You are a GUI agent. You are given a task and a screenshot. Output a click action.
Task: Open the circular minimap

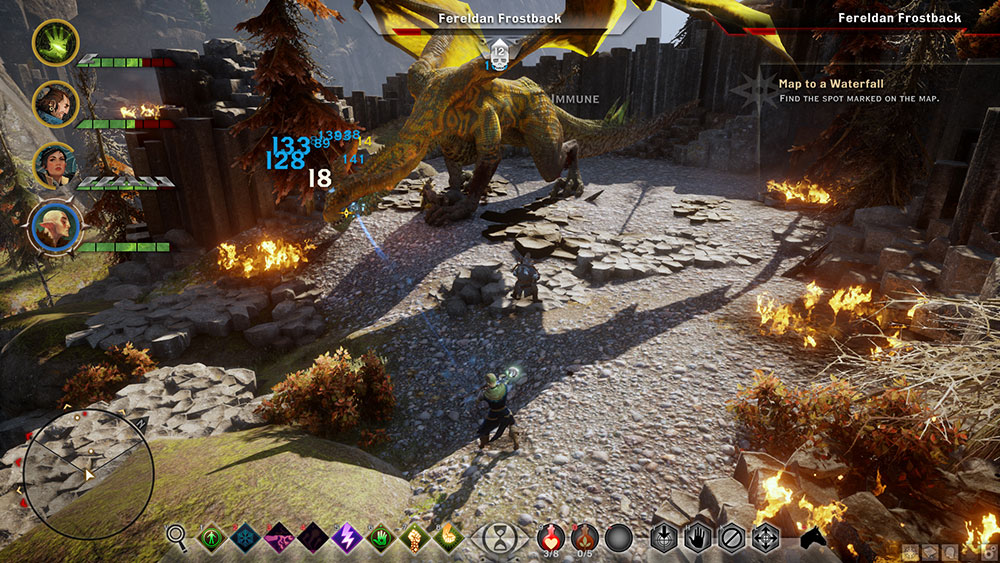(89, 466)
